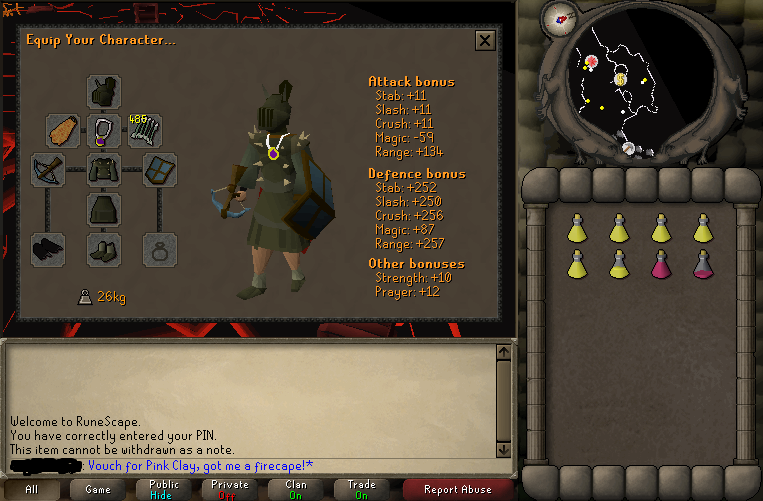This screenshot has width=763, height=501.
Task: Click the boots equipment slot
Action: point(104,249)
